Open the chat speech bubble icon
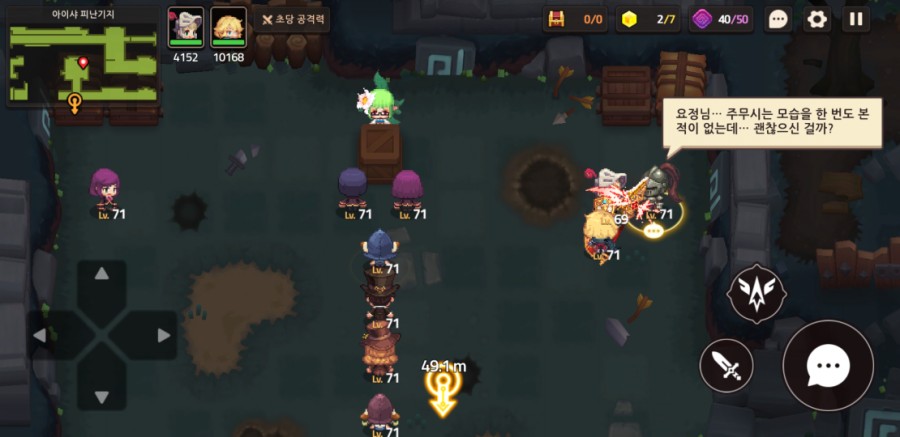900x437 pixels. (779, 19)
